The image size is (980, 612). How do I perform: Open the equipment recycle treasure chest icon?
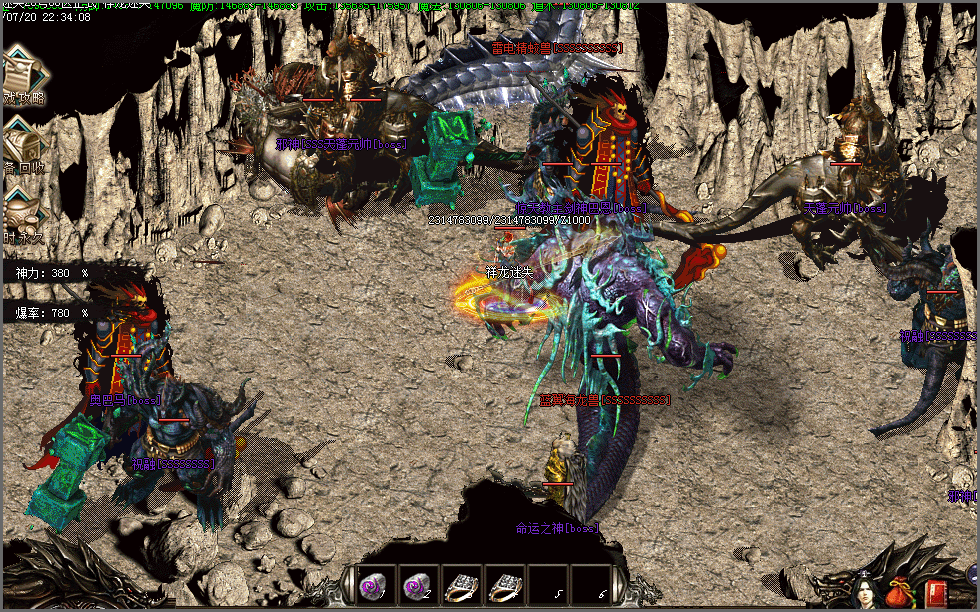coord(22,140)
